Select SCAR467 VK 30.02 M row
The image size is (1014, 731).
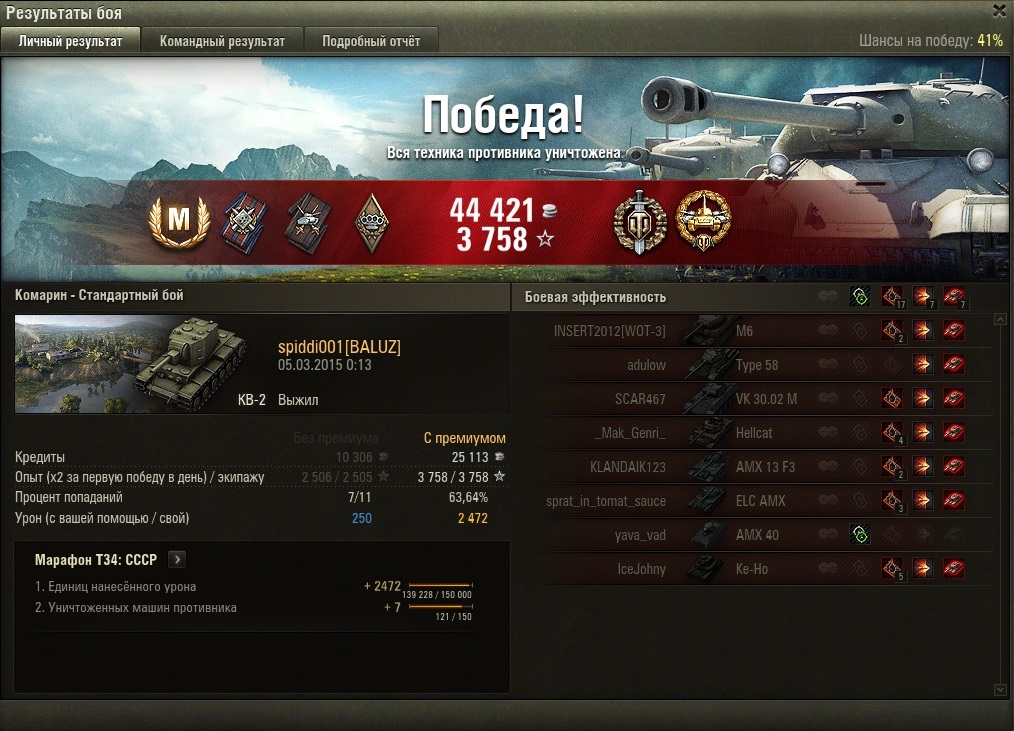(750, 399)
